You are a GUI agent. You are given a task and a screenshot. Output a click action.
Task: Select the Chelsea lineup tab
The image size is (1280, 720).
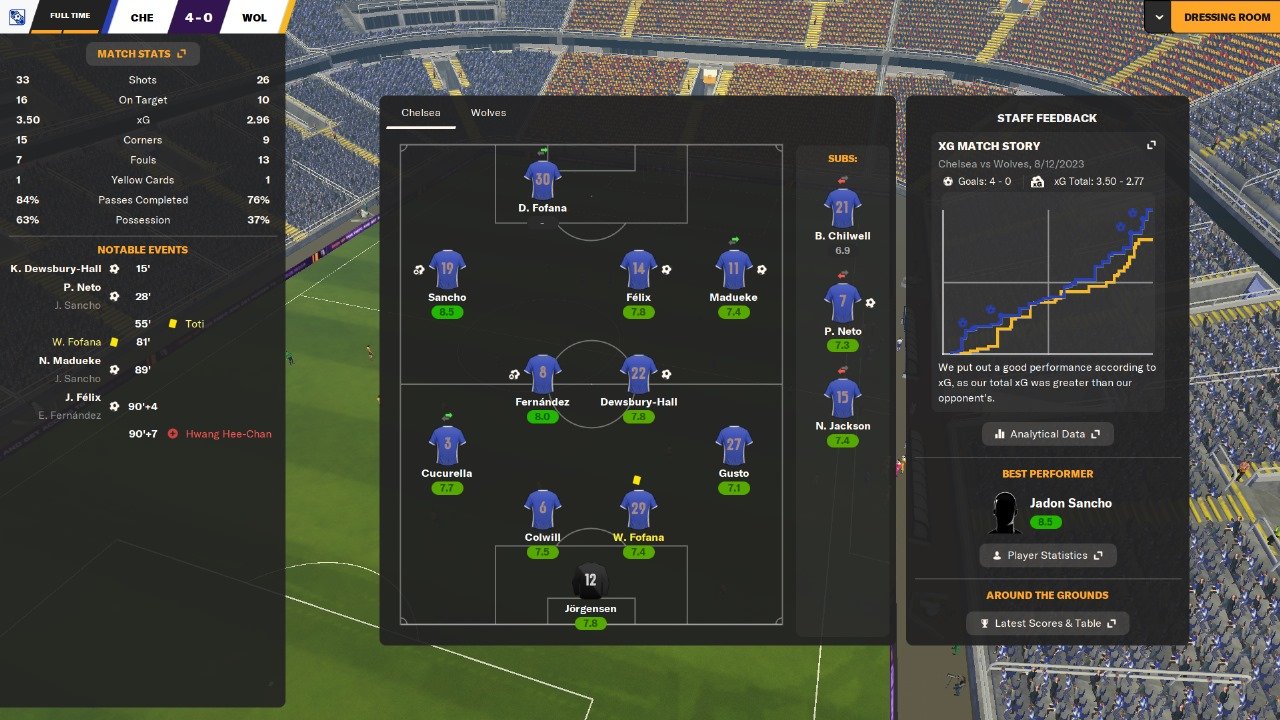click(420, 113)
